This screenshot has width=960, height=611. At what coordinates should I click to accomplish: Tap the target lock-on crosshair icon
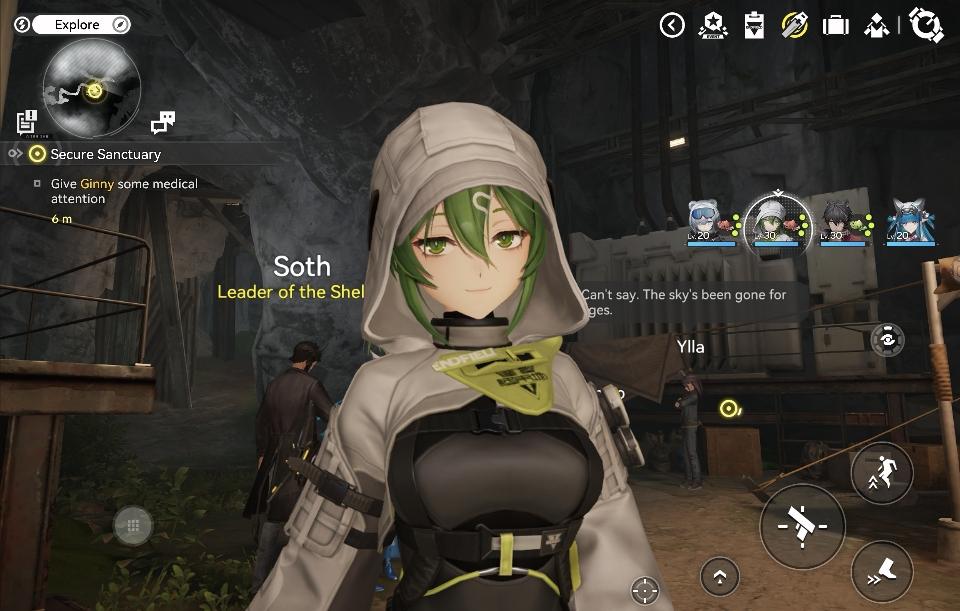[x=645, y=590]
